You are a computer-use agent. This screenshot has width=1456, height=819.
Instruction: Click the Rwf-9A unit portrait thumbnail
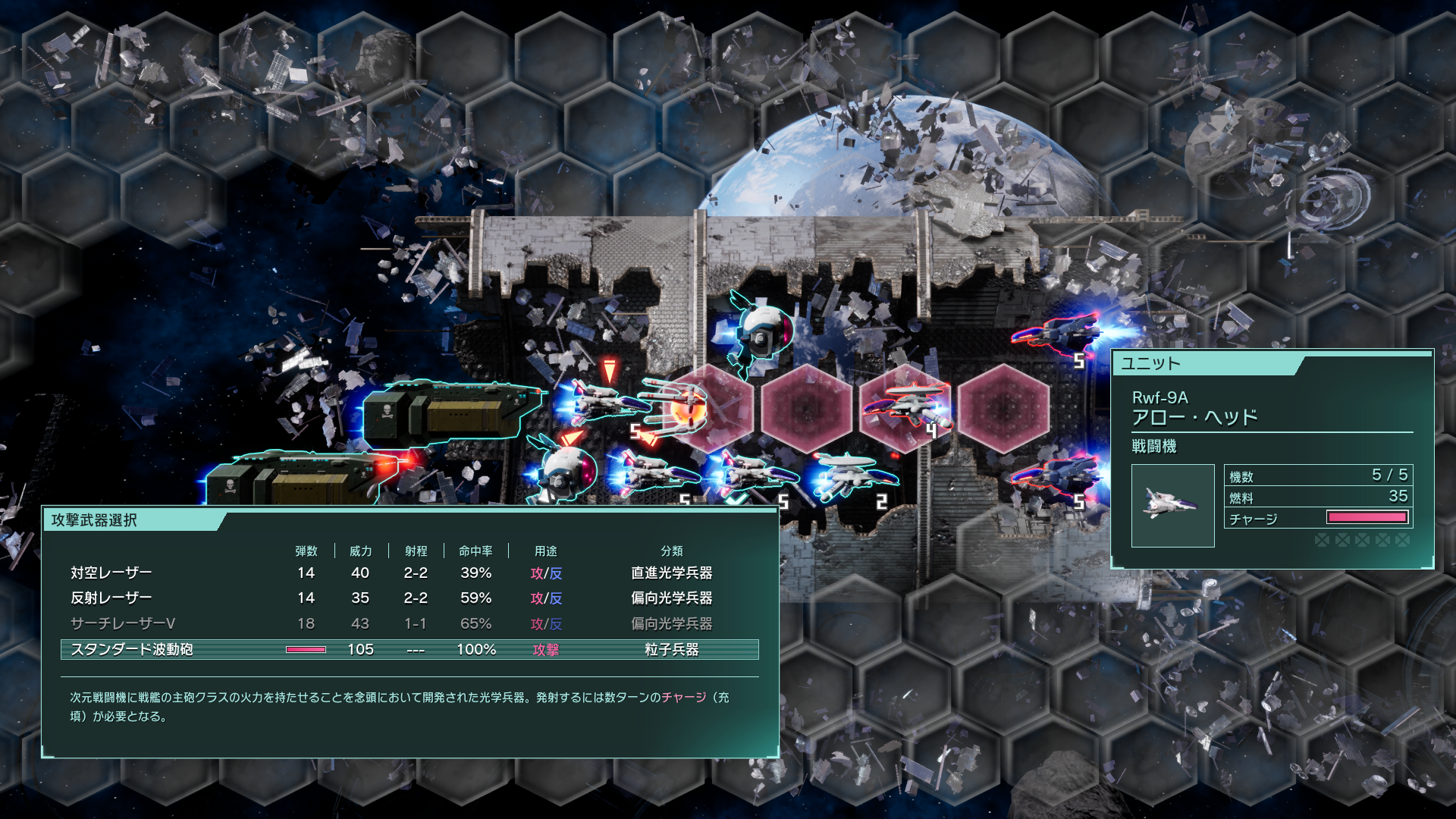(x=1172, y=505)
